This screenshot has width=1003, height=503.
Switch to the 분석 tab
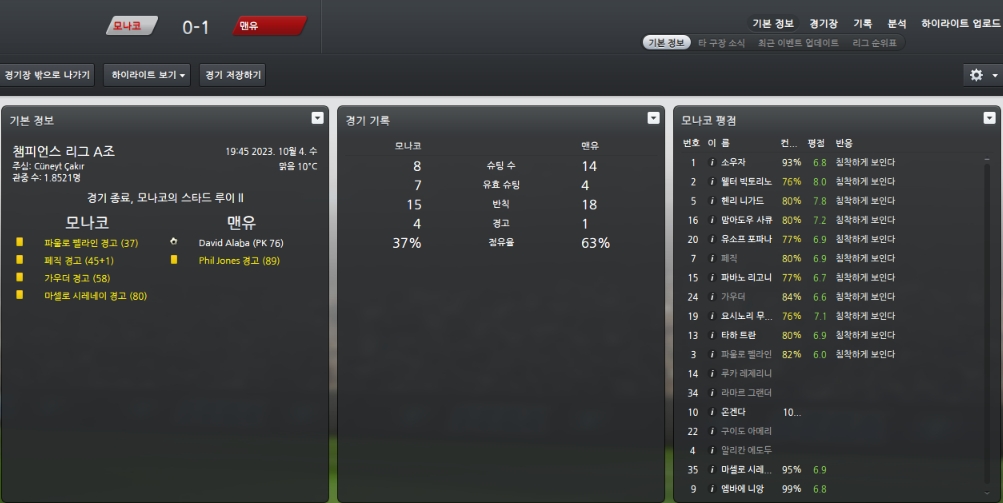(x=897, y=23)
